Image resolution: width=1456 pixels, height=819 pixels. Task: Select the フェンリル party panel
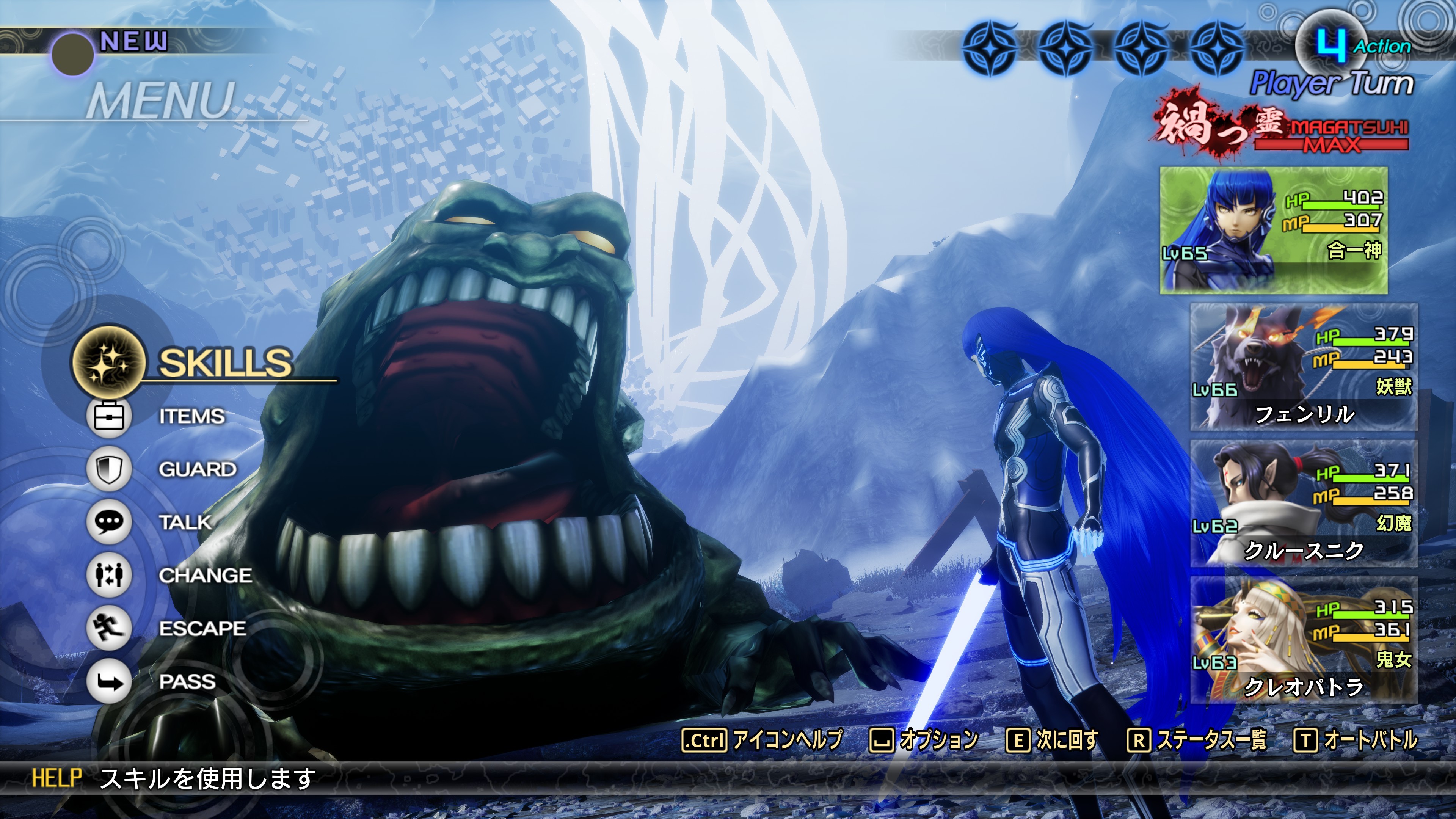point(1304,367)
